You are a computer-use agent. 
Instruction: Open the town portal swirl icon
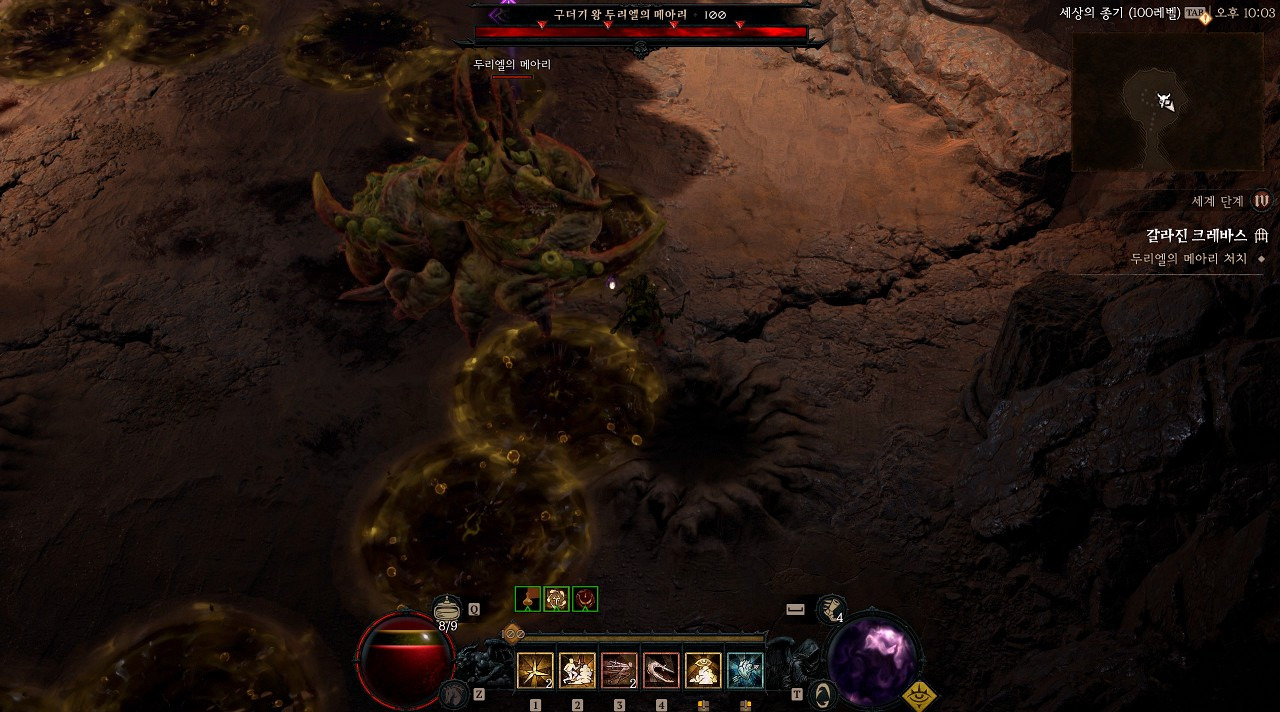coord(822,693)
